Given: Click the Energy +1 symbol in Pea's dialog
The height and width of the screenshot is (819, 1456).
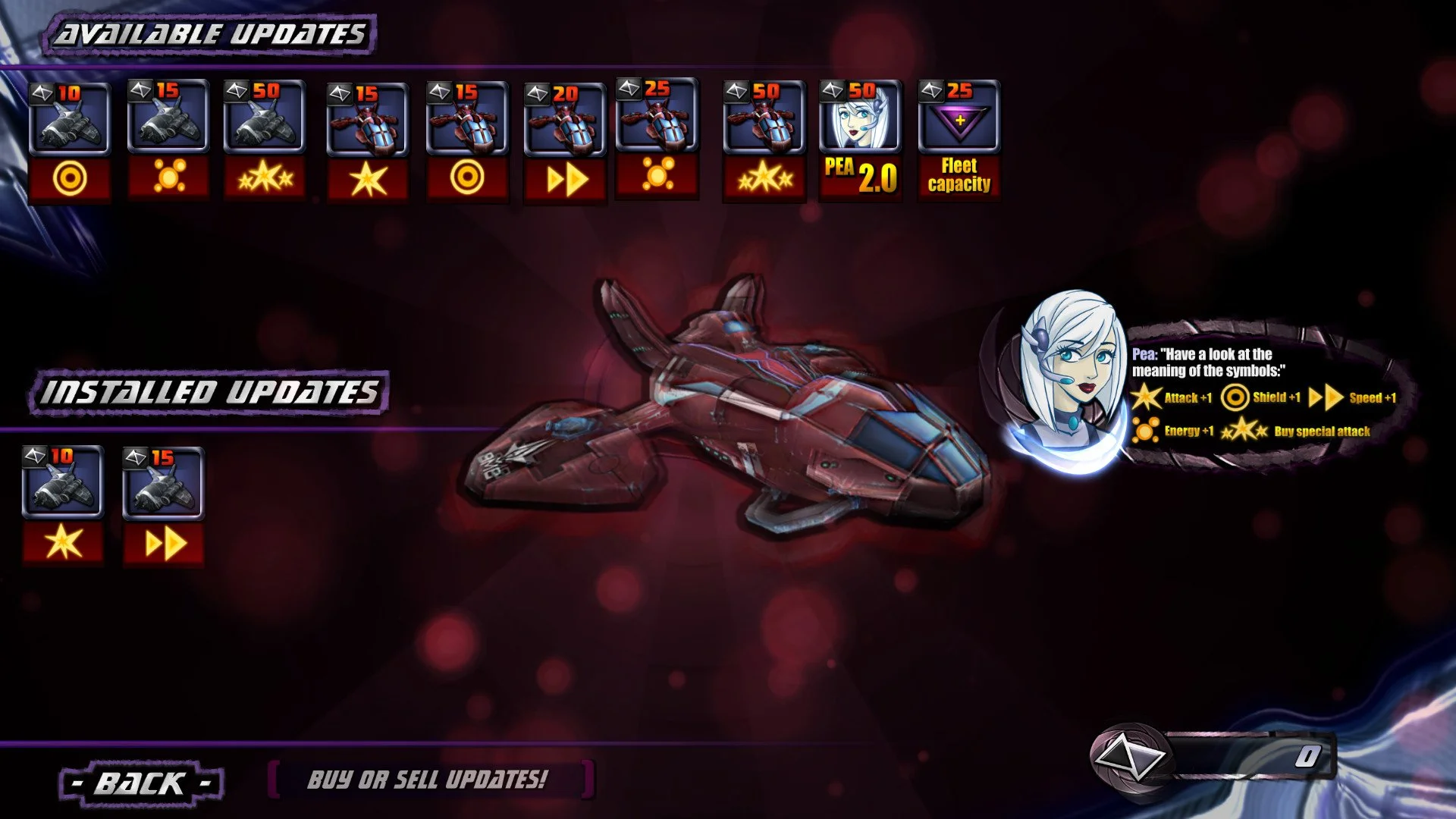Looking at the screenshot, I should (x=1145, y=429).
